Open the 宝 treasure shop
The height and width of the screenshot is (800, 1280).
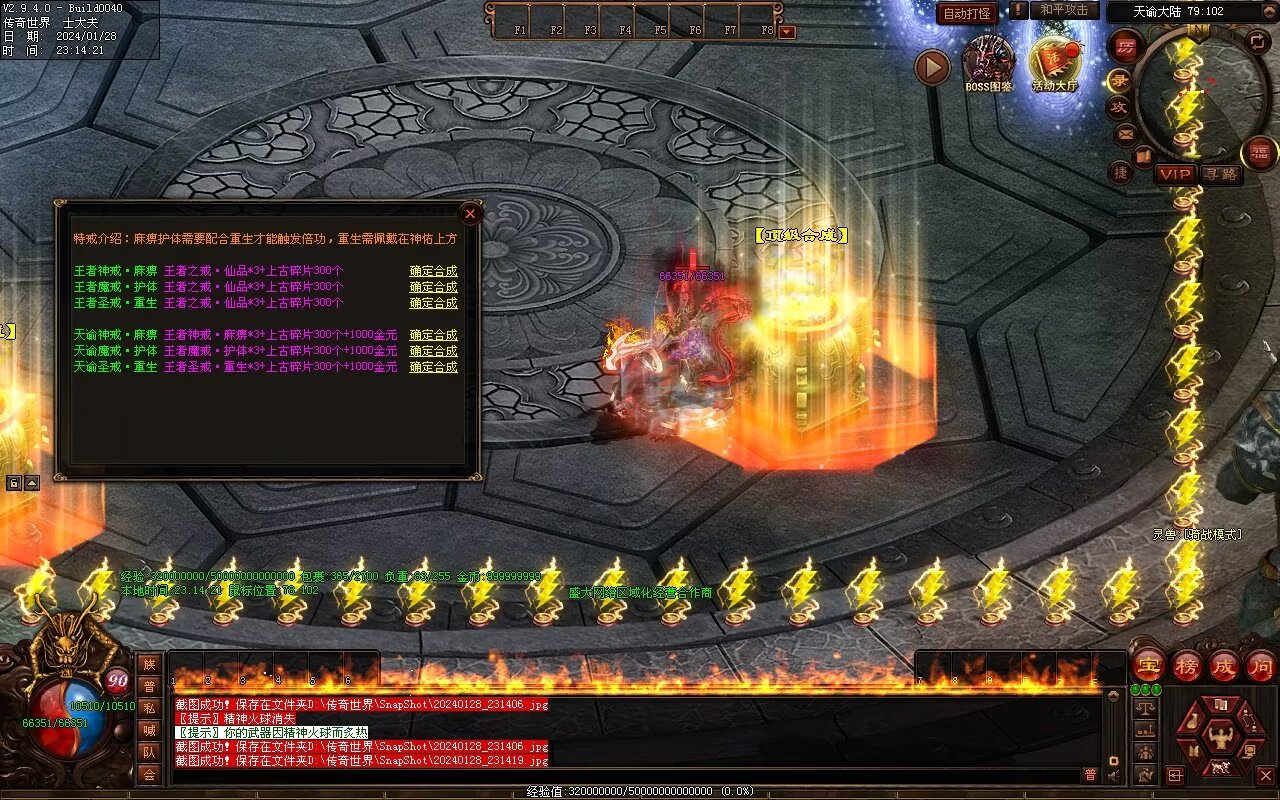pyautogui.click(x=1148, y=665)
